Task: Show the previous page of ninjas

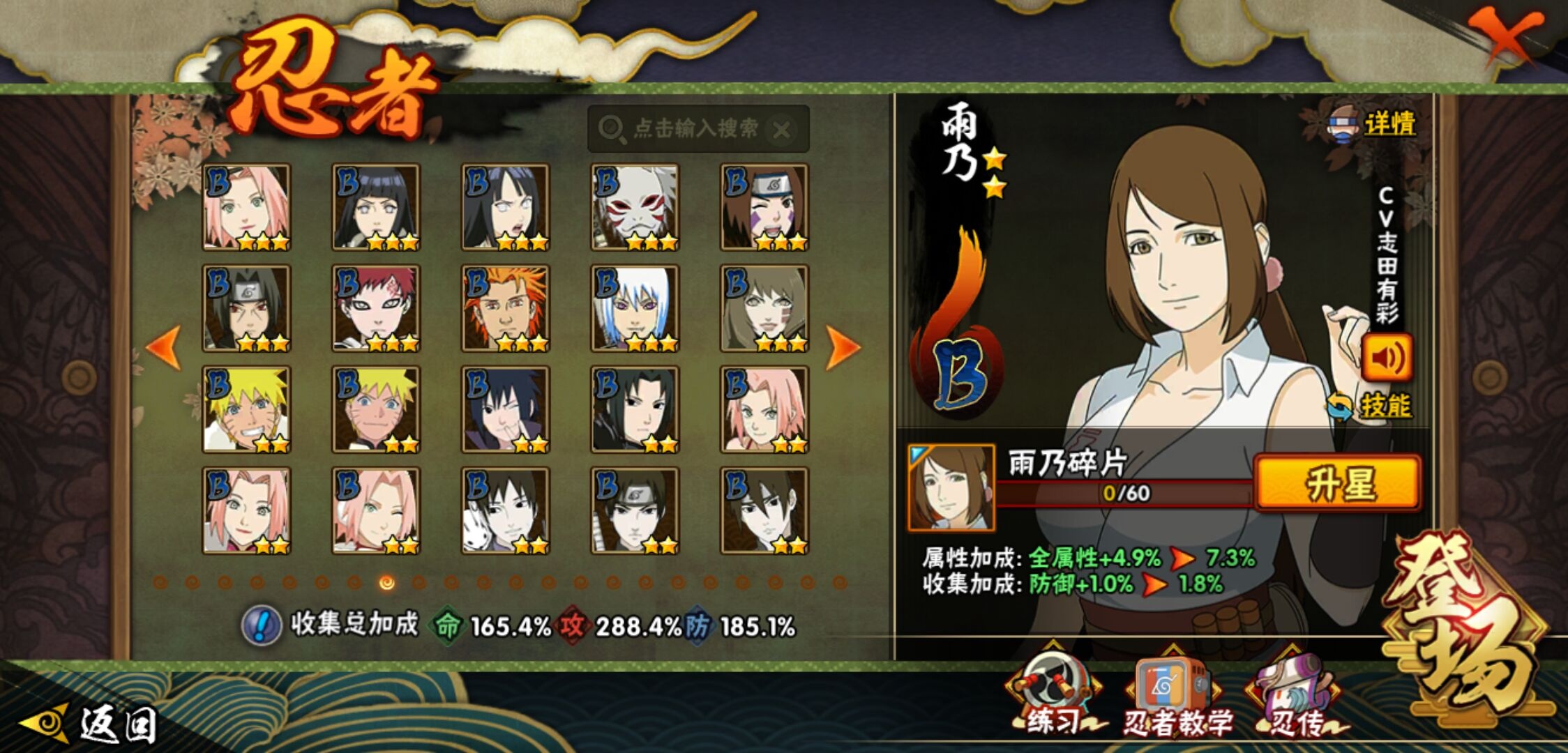Action: point(164,347)
